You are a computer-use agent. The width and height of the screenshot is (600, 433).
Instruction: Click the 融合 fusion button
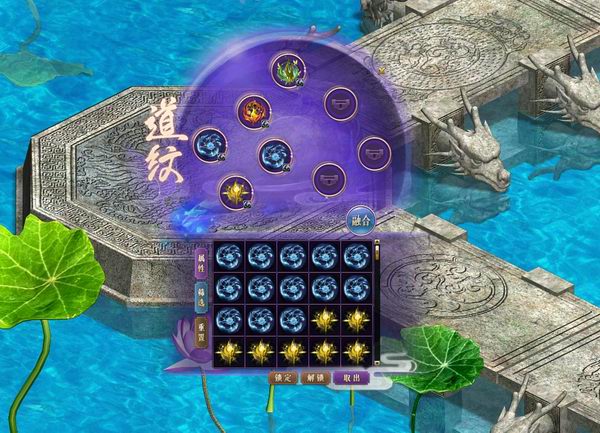click(x=359, y=220)
